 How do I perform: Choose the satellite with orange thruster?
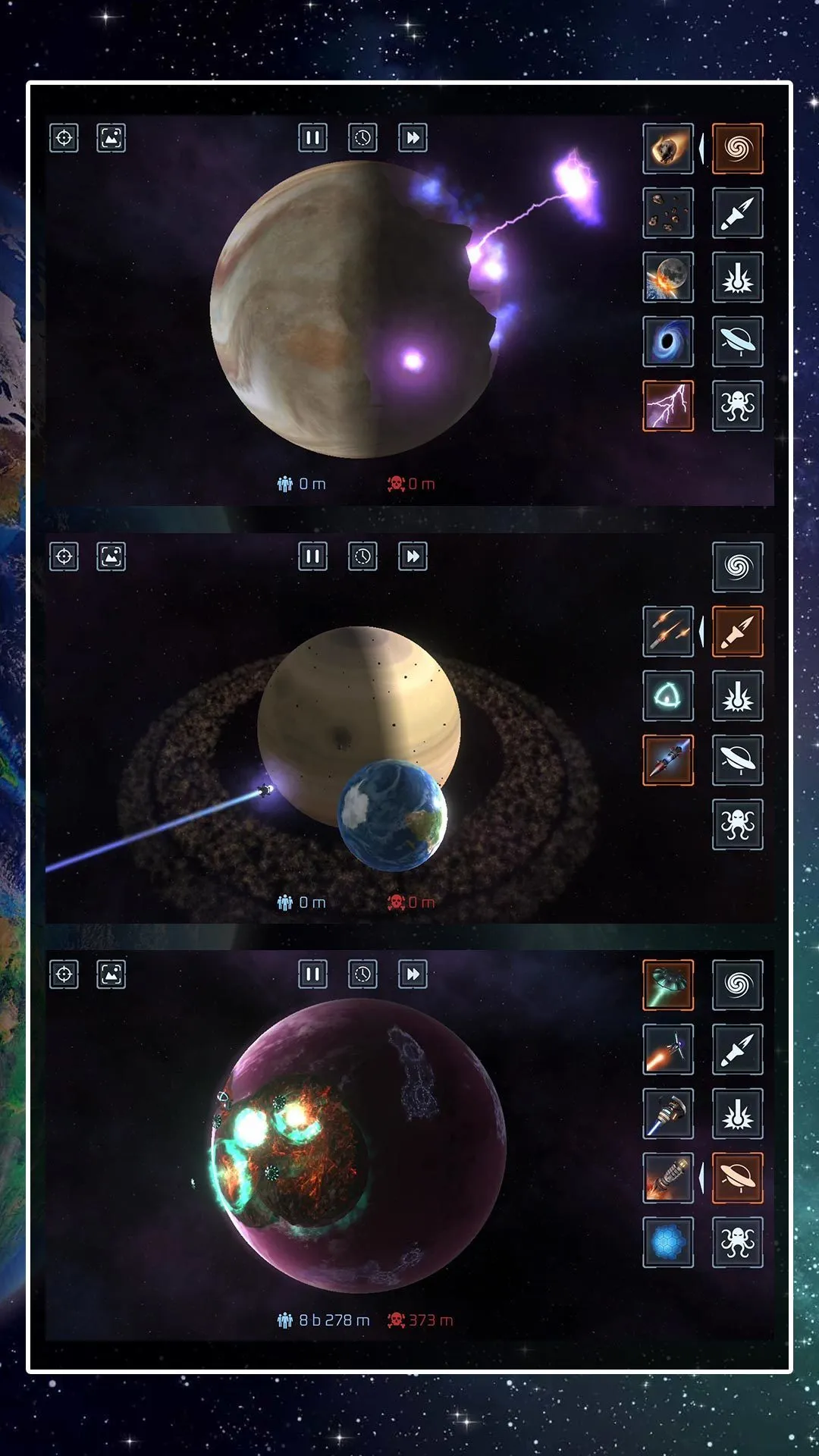point(668,1050)
